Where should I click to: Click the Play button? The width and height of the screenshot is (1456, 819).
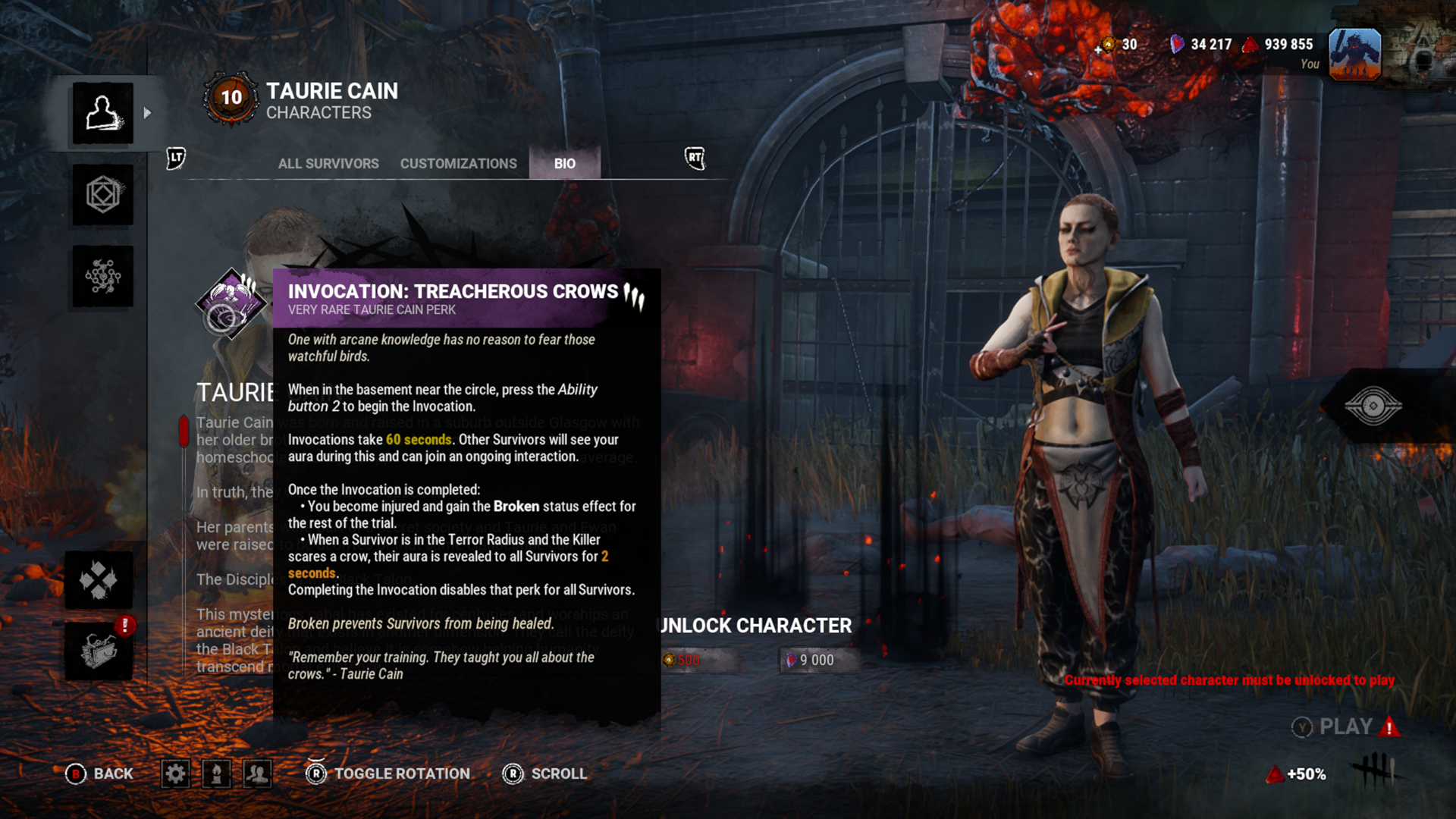pos(1345,726)
